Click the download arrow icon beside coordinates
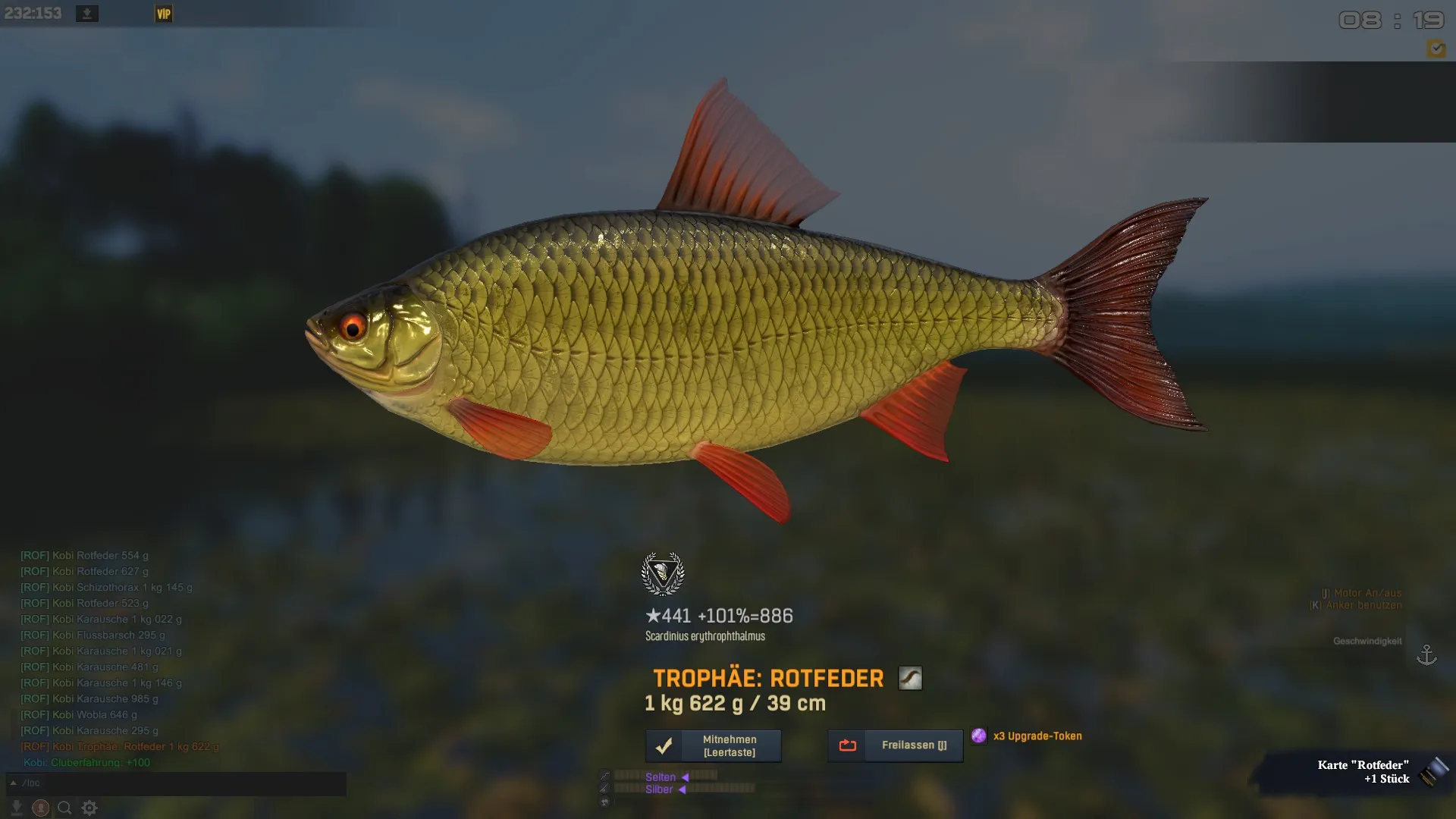Viewport: 1456px width, 819px height. tap(87, 14)
